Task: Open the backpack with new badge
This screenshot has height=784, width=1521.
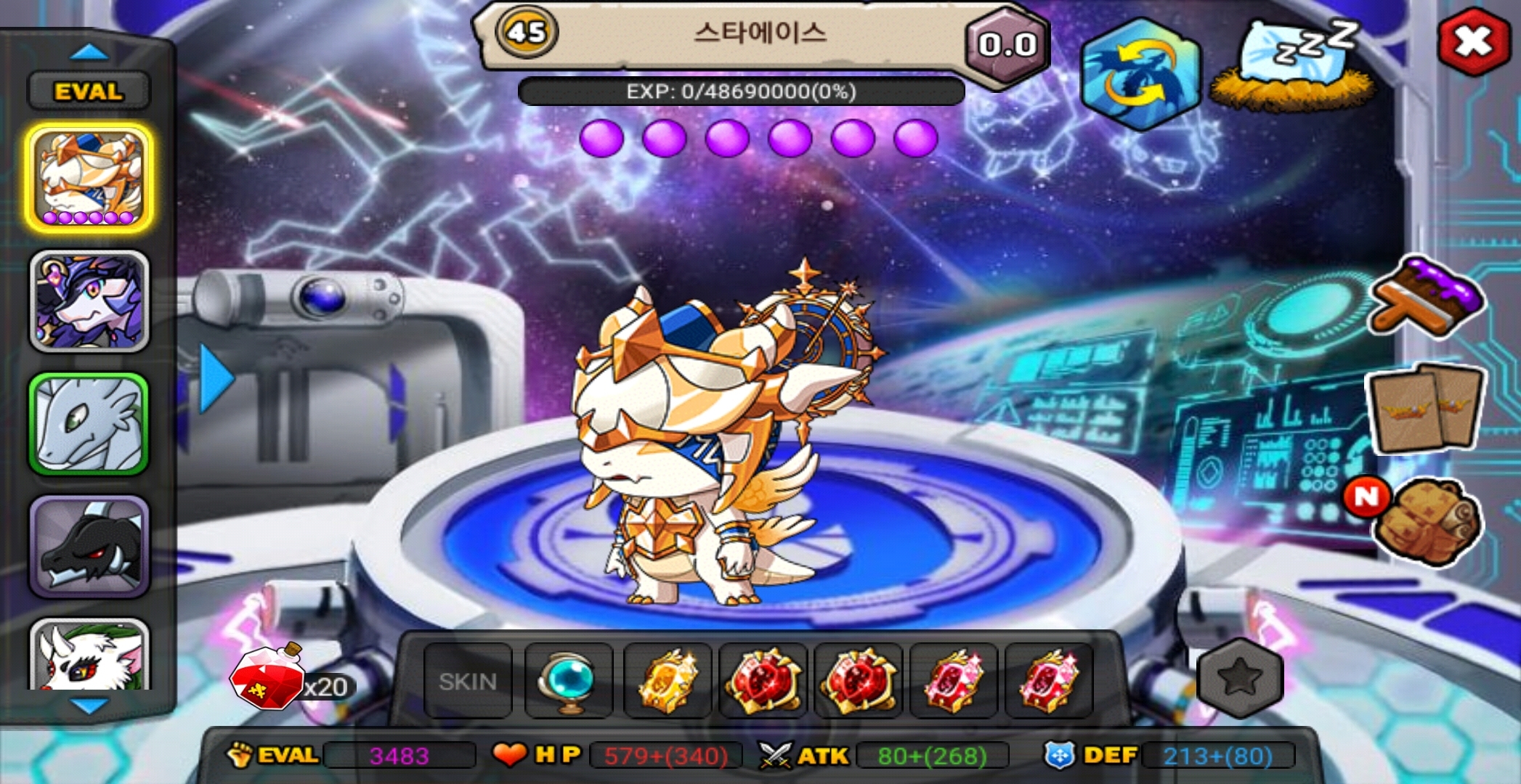Action: 1425,521
